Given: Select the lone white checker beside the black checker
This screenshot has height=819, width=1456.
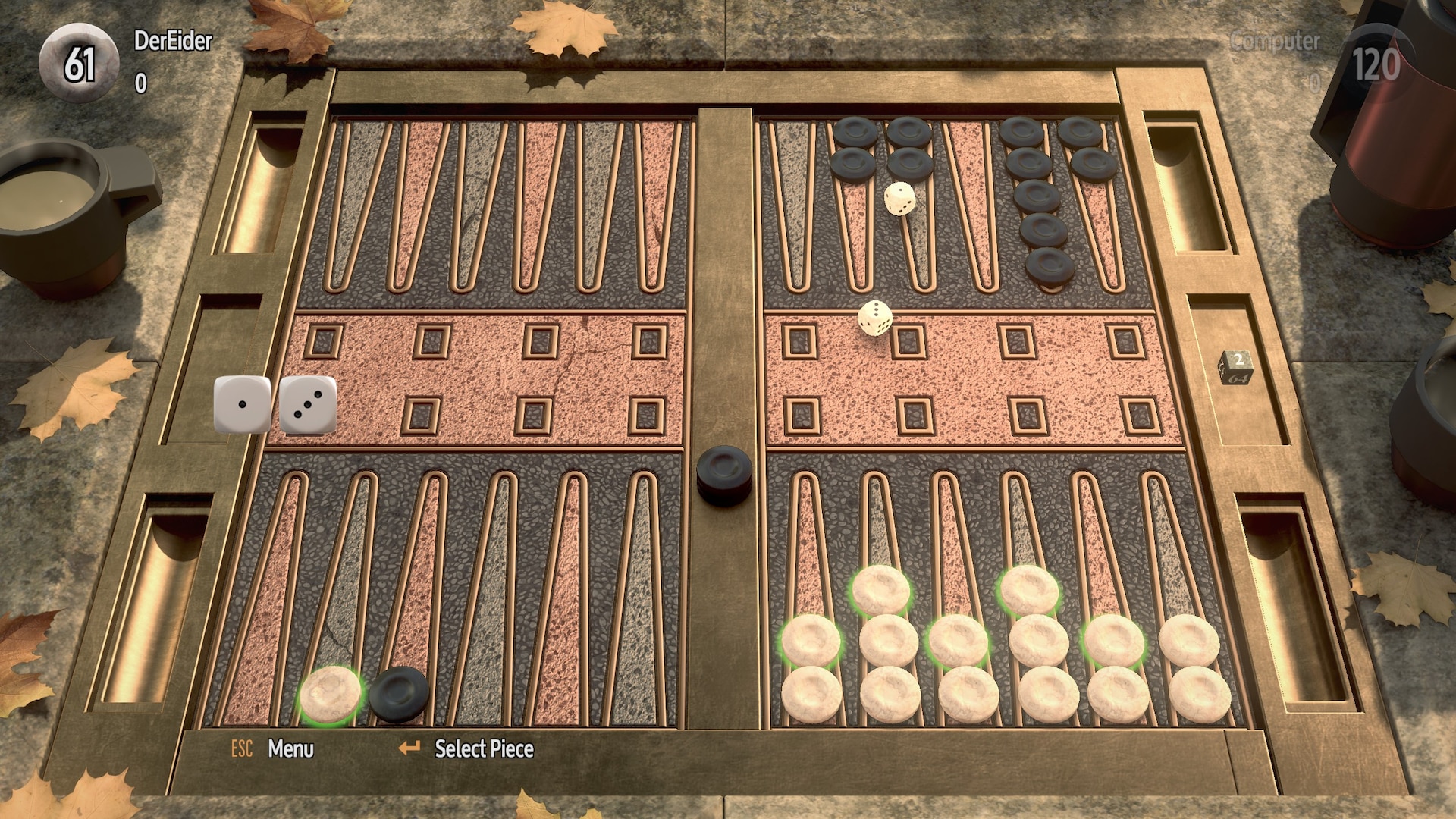Looking at the screenshot, I should click(x=331, y=693).
